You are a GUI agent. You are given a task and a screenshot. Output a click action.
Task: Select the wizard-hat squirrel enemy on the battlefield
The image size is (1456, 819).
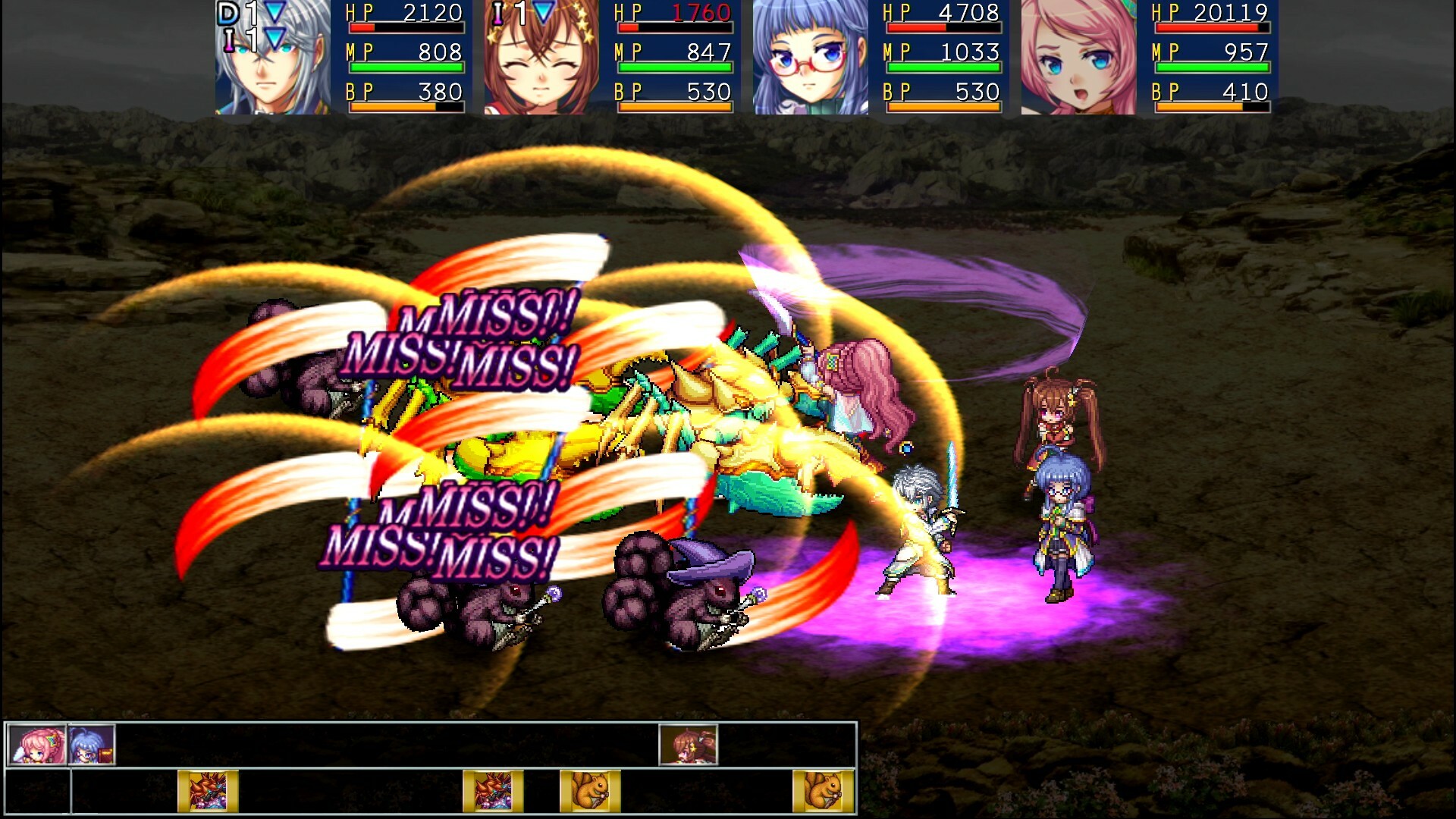(682, 599)
